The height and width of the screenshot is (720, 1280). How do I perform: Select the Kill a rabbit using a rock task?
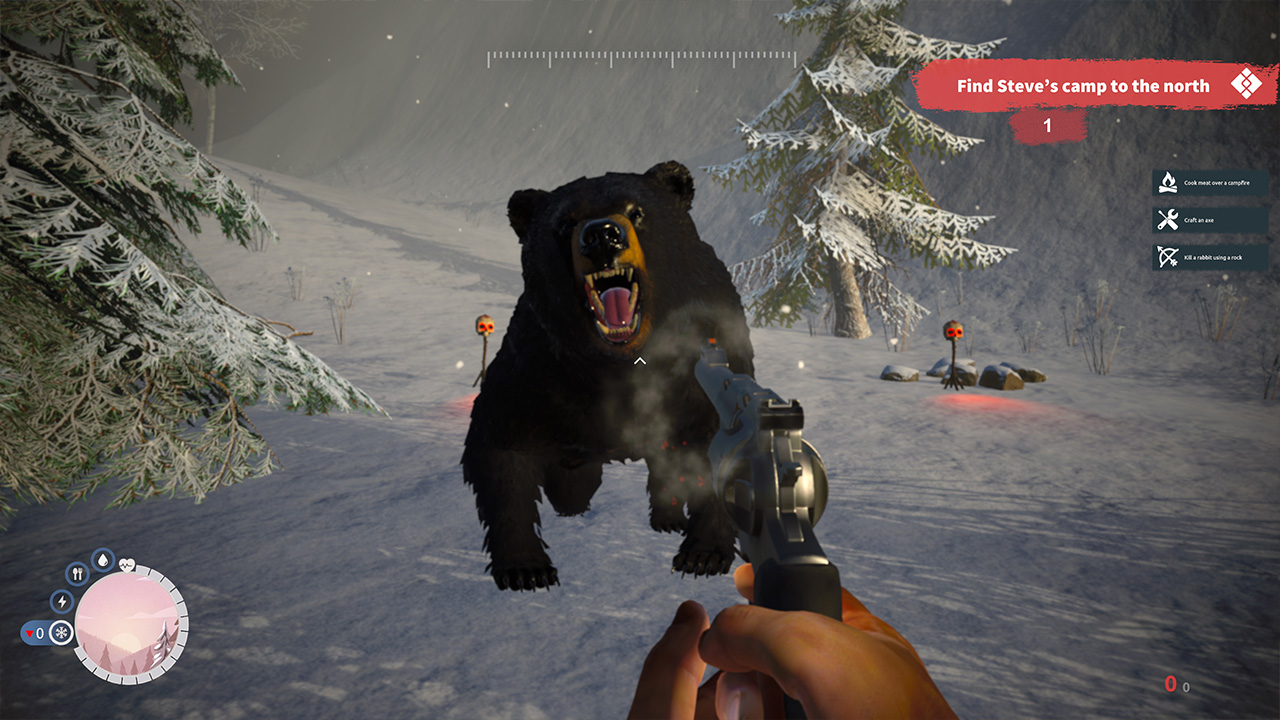tap(1211, 257)
